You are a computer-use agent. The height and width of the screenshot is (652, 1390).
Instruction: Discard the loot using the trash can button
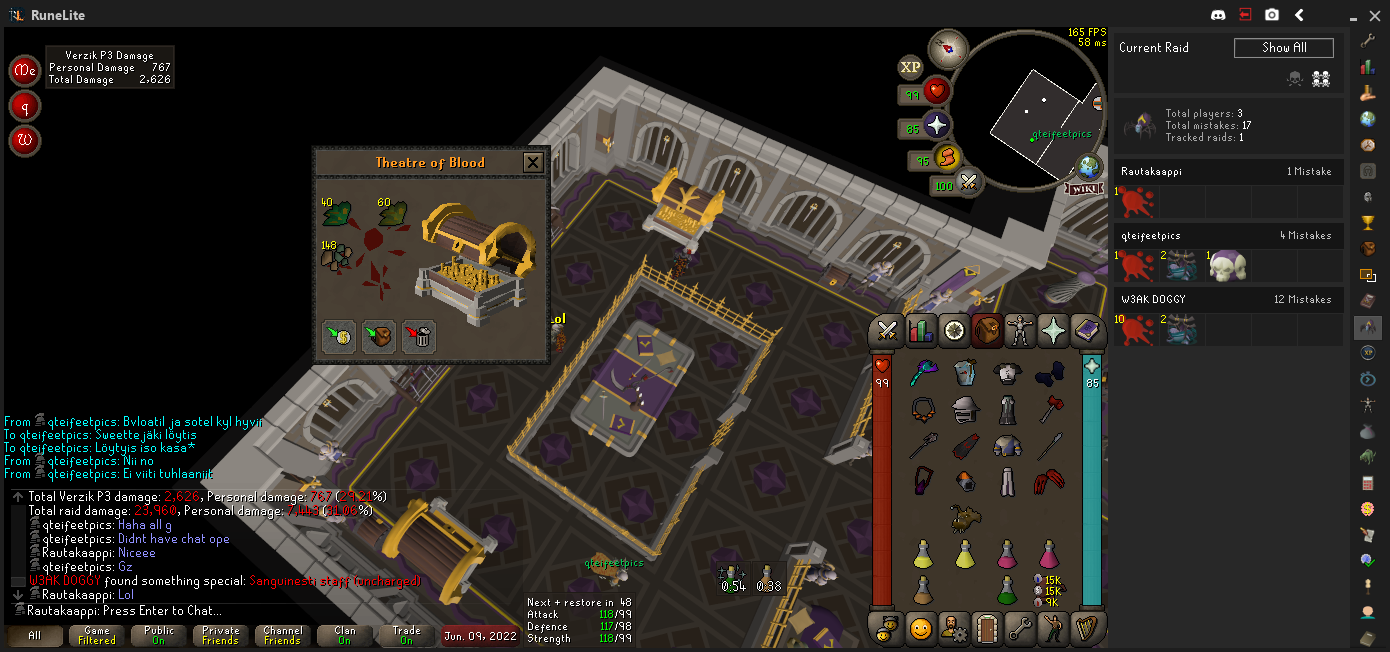click(419, 337)
